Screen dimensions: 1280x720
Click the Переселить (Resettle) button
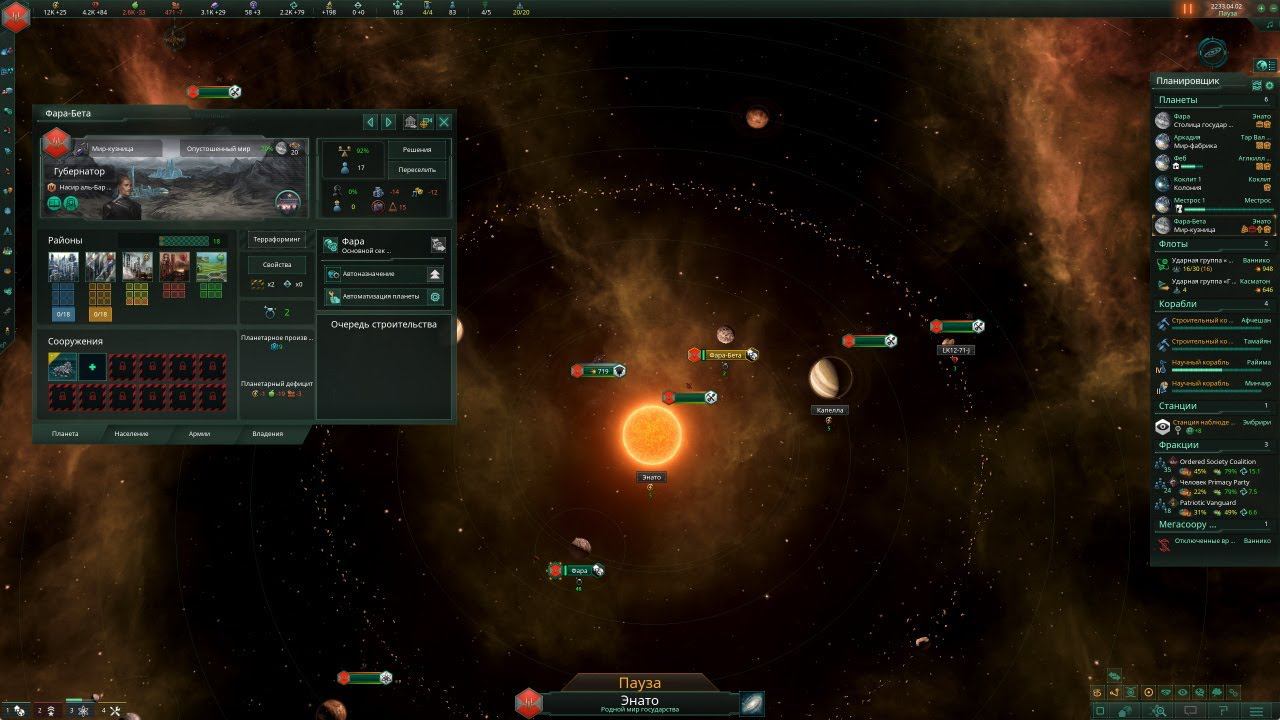coord(416,170)
